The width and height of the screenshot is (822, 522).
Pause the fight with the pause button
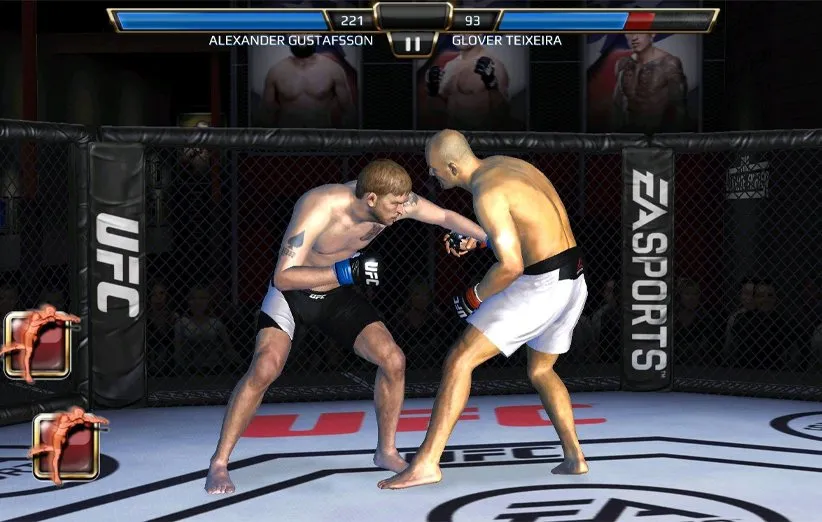(411, 44)
